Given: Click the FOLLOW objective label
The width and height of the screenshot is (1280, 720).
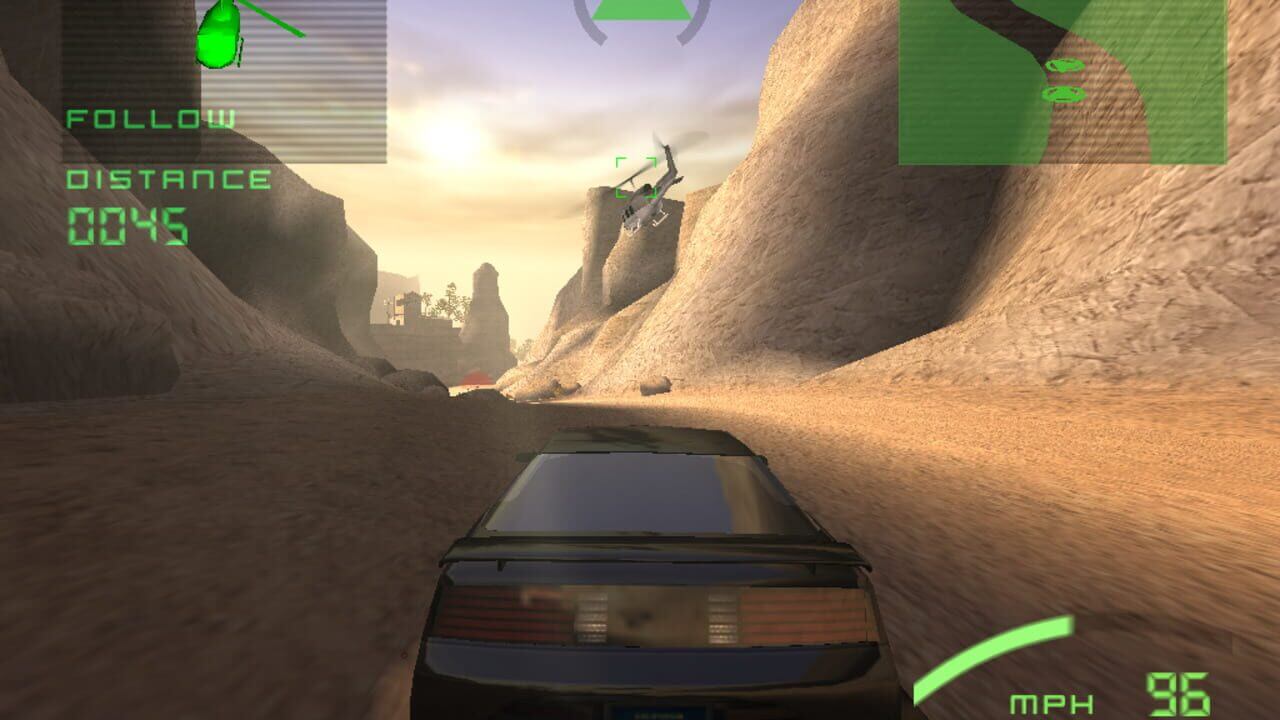Looking at the screenshot, I should coord(152,119).
